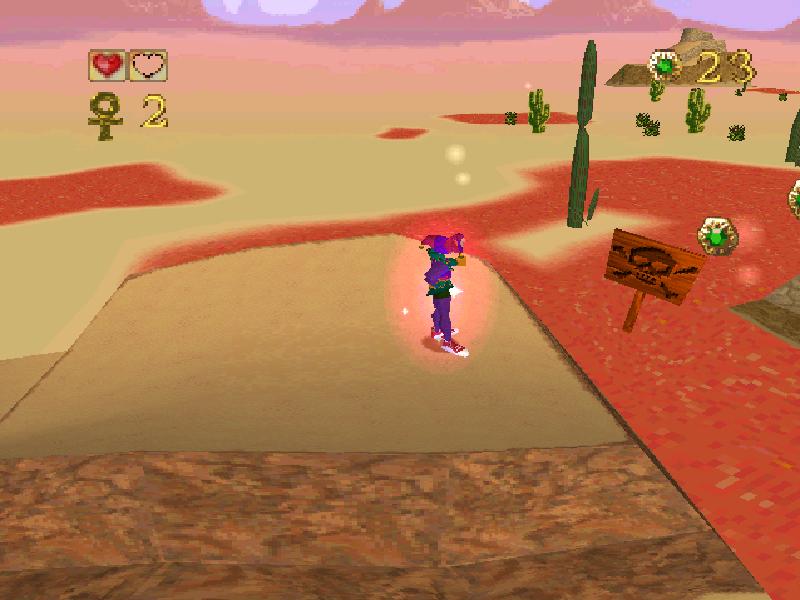
Task: Click the full red heart
Action: click(108, 66)
